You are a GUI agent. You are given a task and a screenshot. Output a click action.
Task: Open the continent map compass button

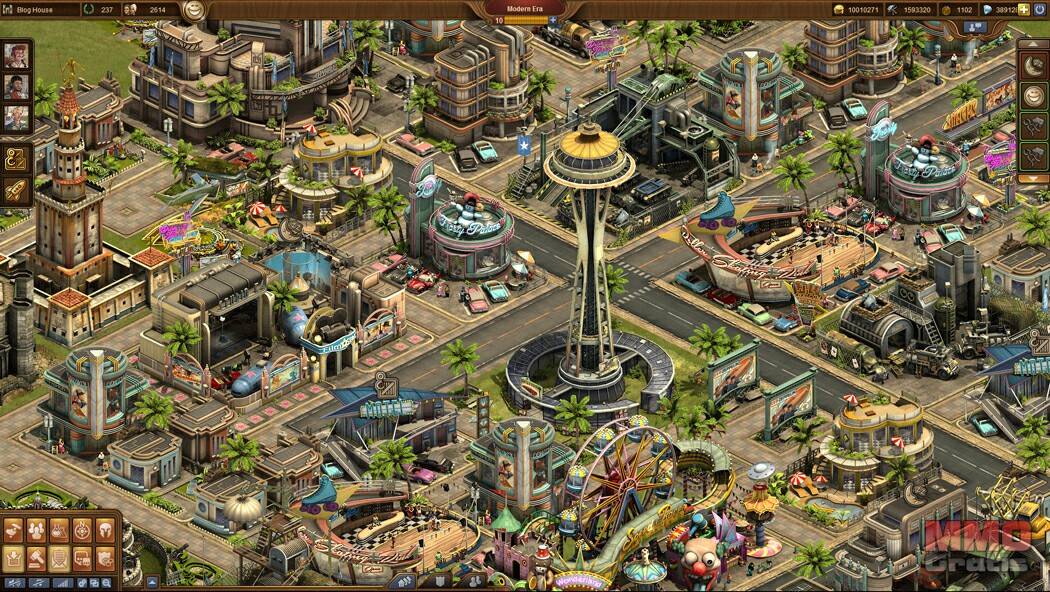(82, 531)
